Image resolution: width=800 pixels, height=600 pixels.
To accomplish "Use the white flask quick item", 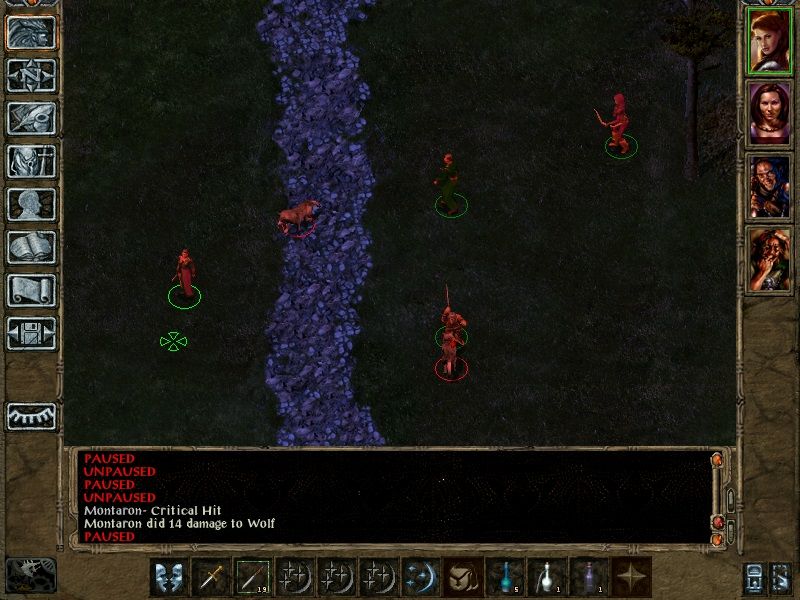I will click(545, 577).
